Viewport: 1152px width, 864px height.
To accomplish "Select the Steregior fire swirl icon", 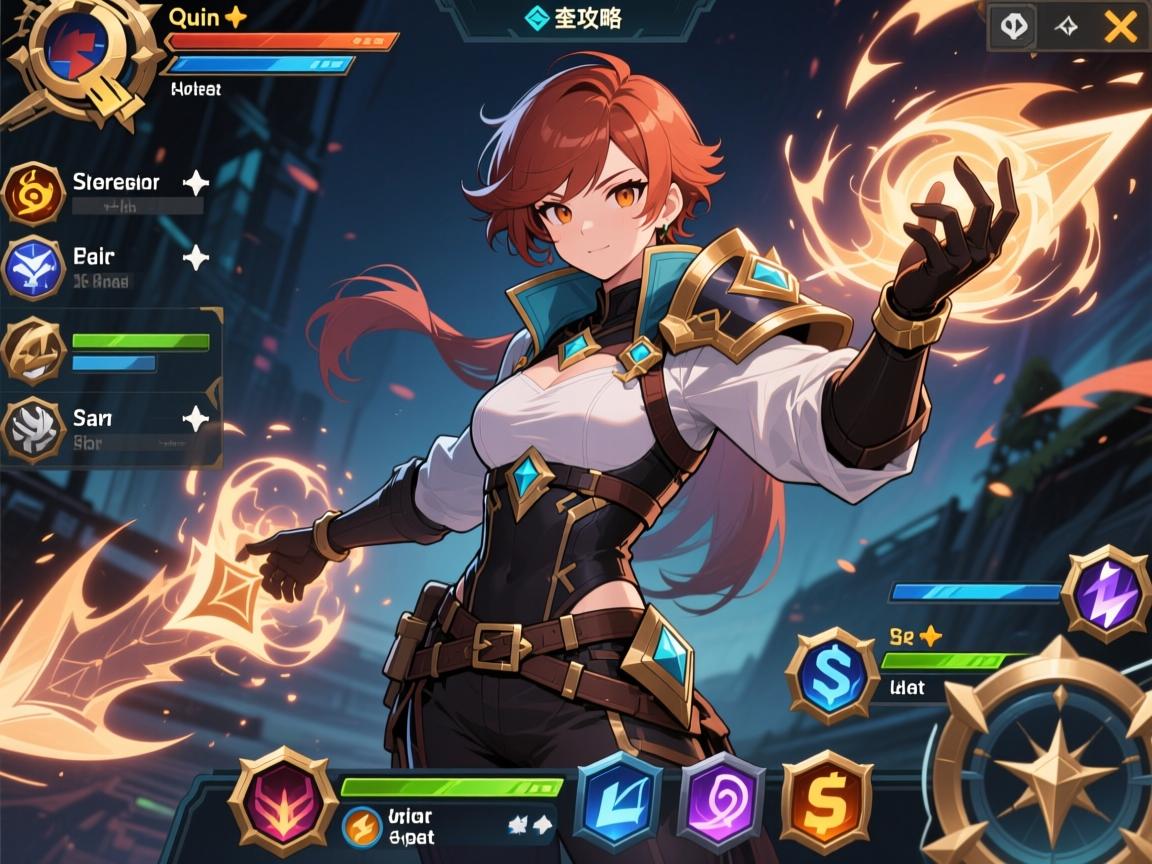I will pos(34,193).
